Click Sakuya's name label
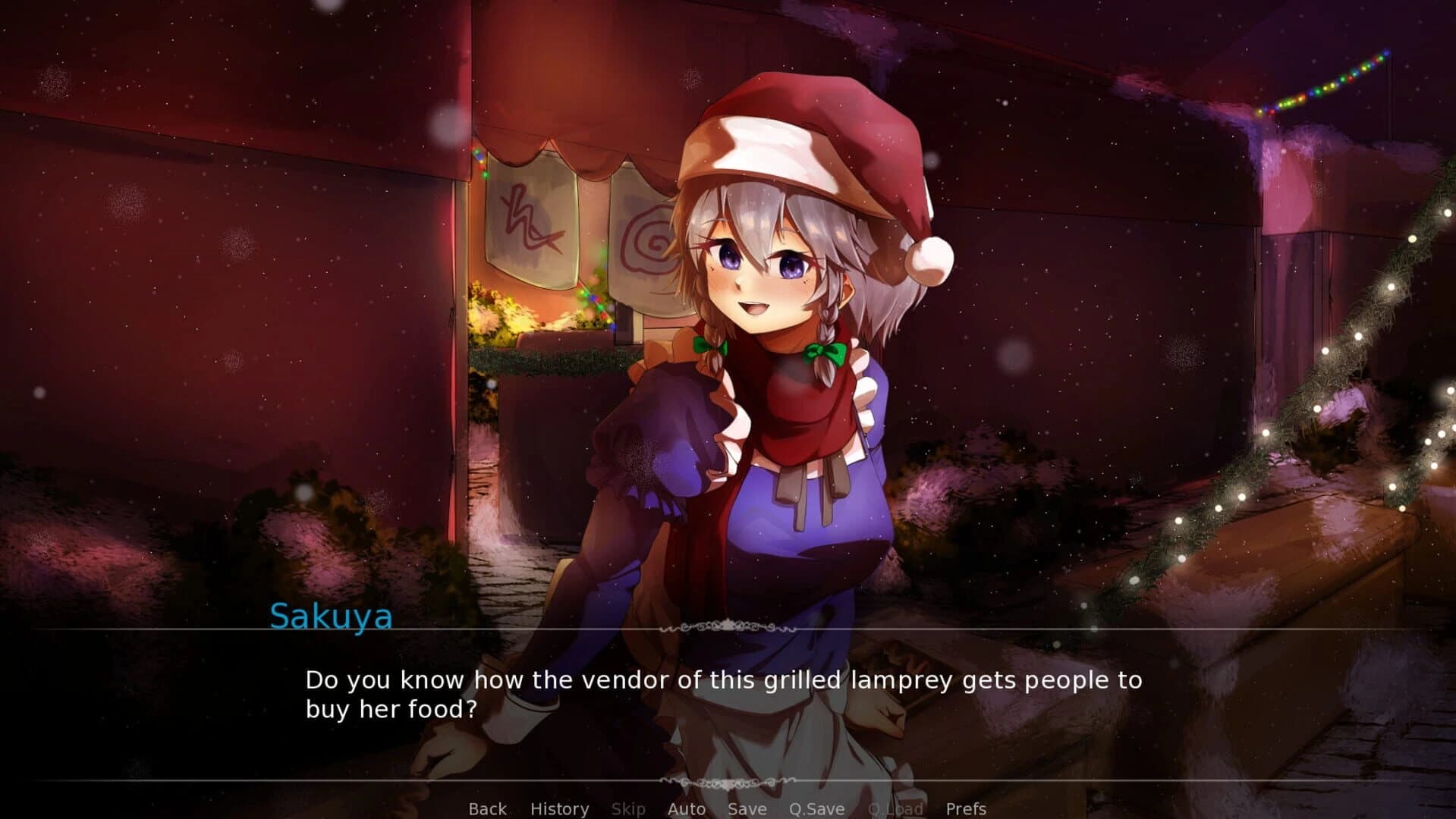1456x819 pixels. click(x=332, y=617)
